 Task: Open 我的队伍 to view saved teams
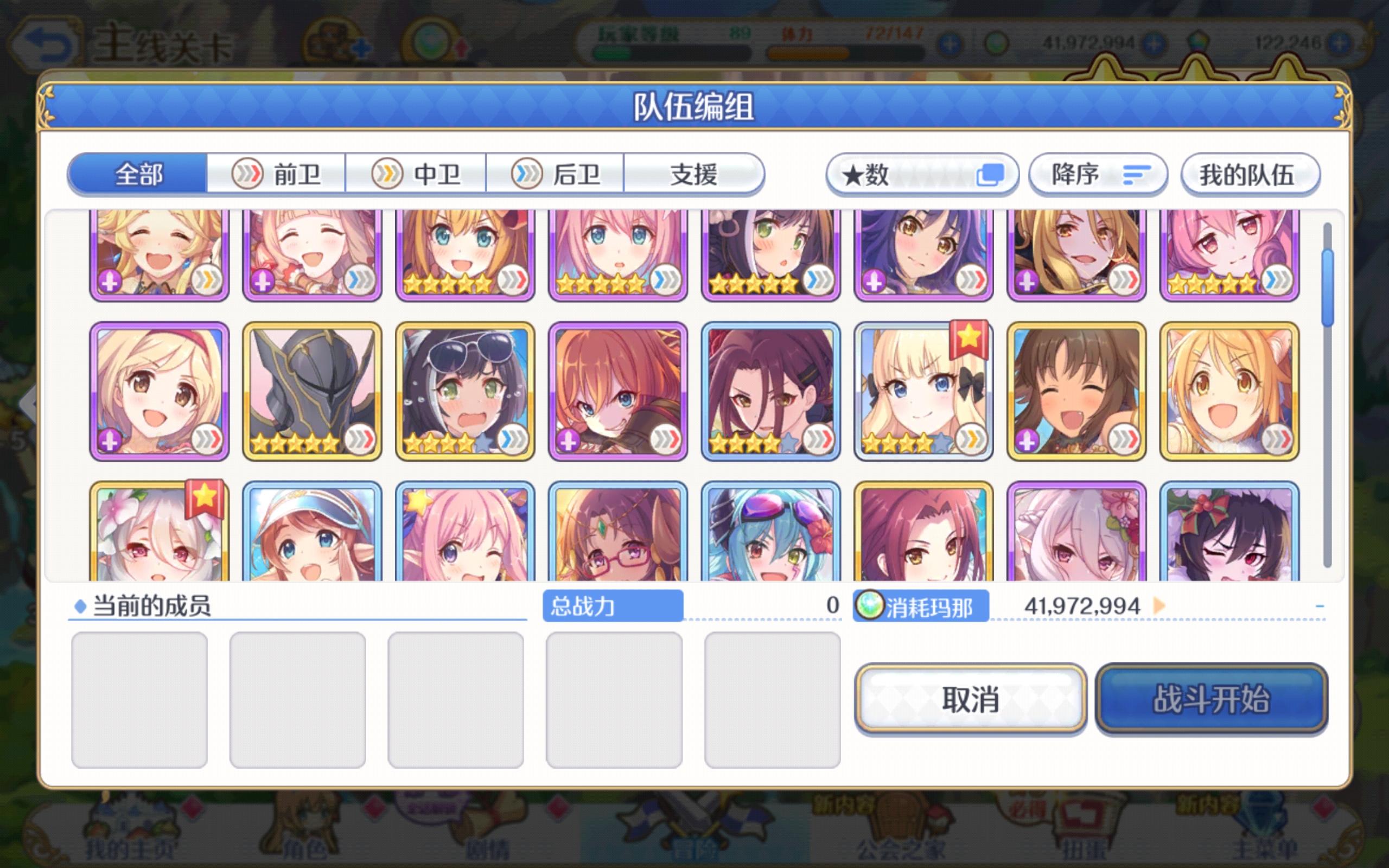(x=1251, y=174)
